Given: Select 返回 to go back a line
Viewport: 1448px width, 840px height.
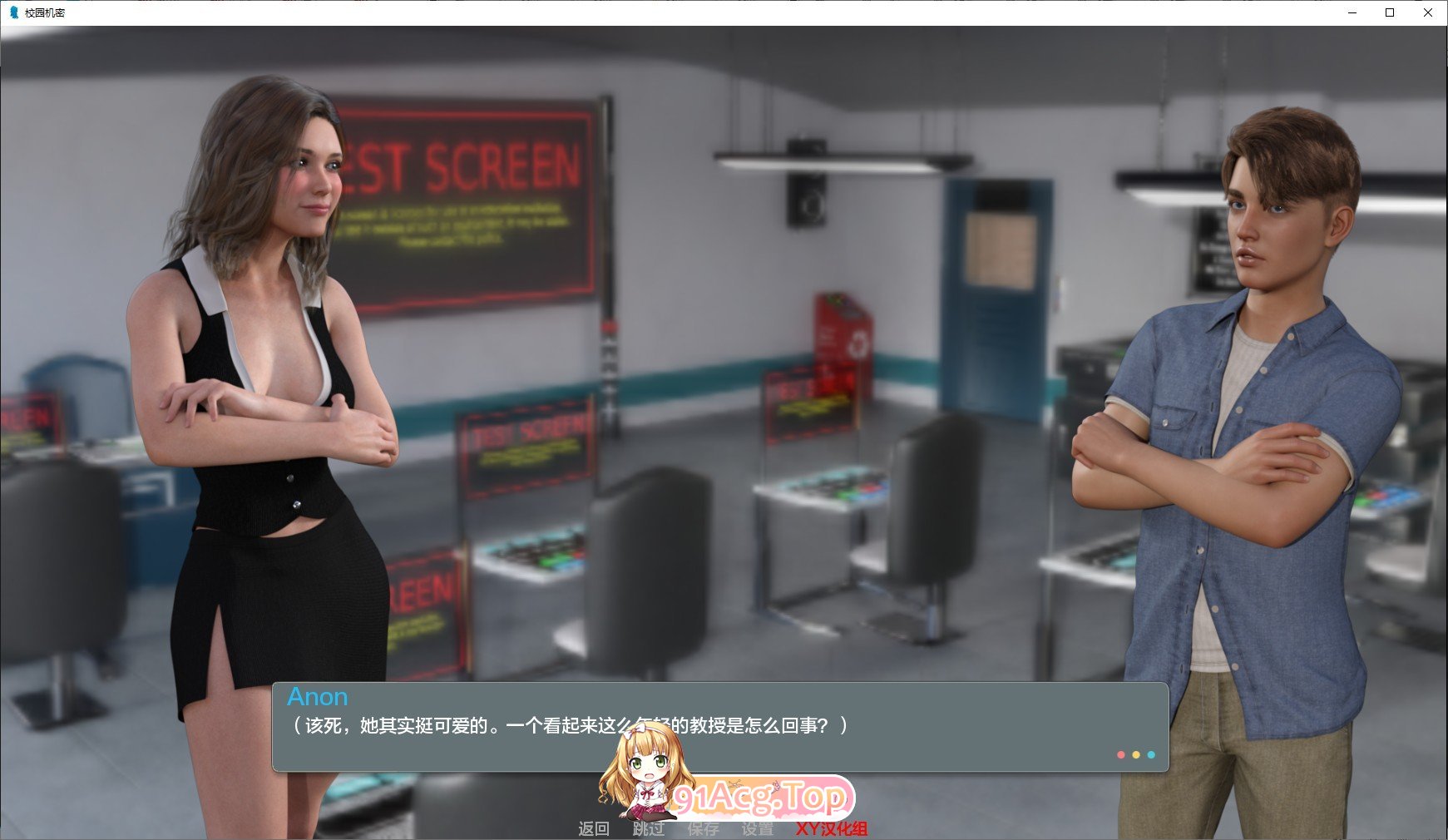Looking at the screenshot, I should pyautogui.click(x=596, y=828).
